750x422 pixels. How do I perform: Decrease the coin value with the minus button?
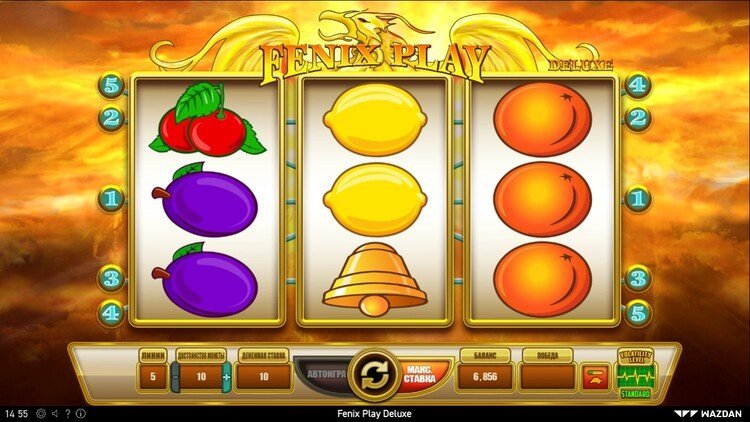click(175, 377)
